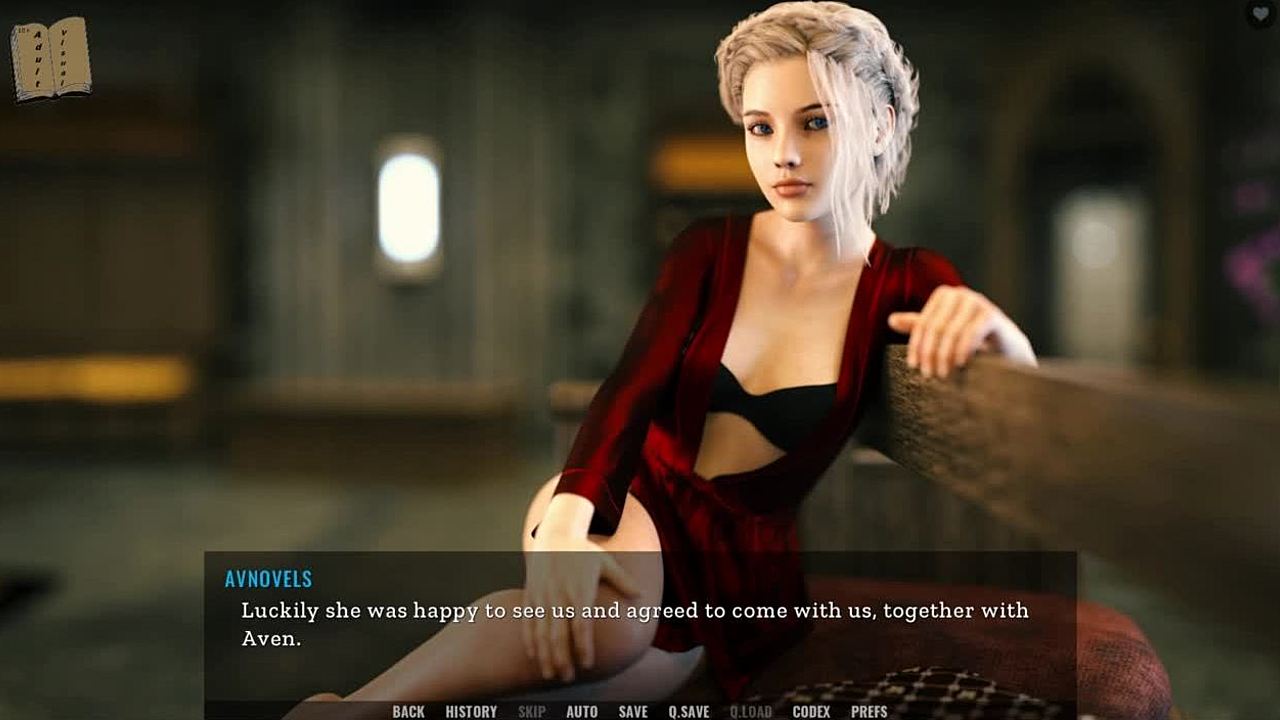The height and width of the screenshot is (720, 1280).
Task: Quick save with Q.SAVE
Action: tap(689, 711)
